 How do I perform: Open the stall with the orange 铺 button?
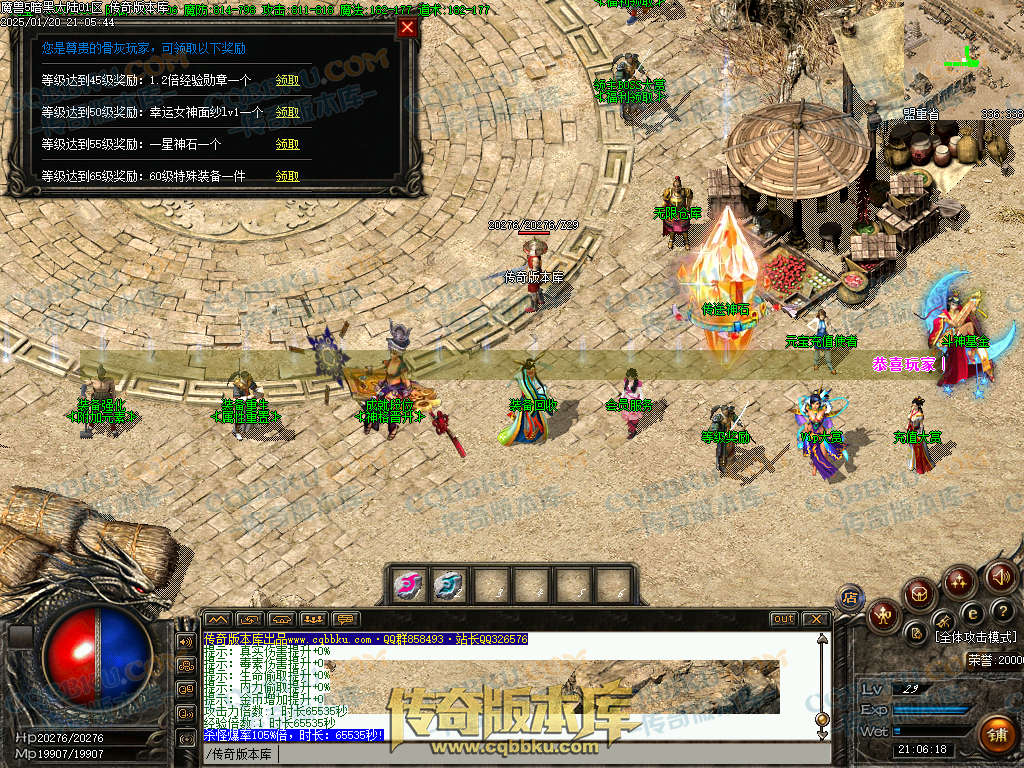(x=996, y=734)
